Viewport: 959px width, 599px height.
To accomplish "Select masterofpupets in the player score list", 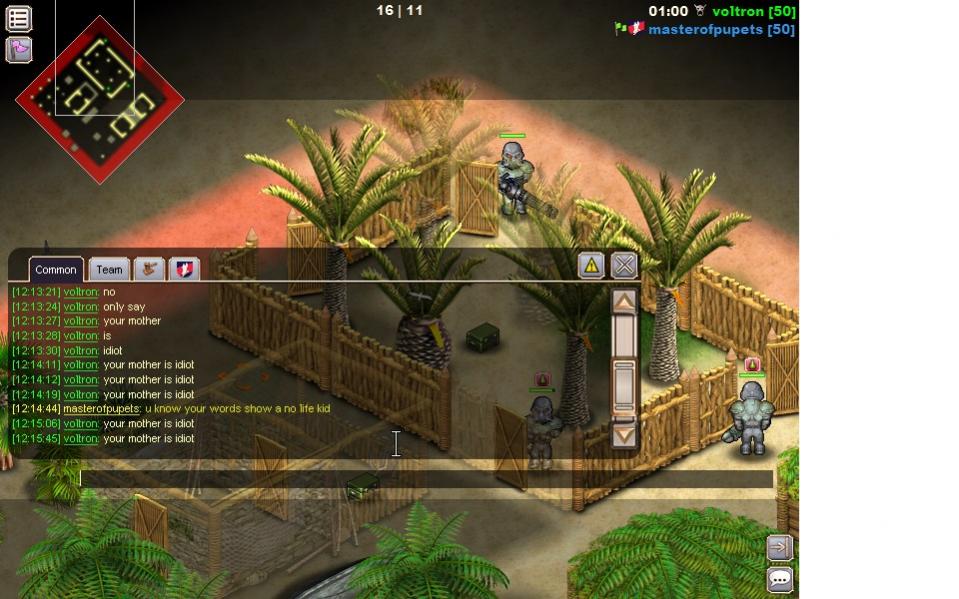I will coord(707,30).
